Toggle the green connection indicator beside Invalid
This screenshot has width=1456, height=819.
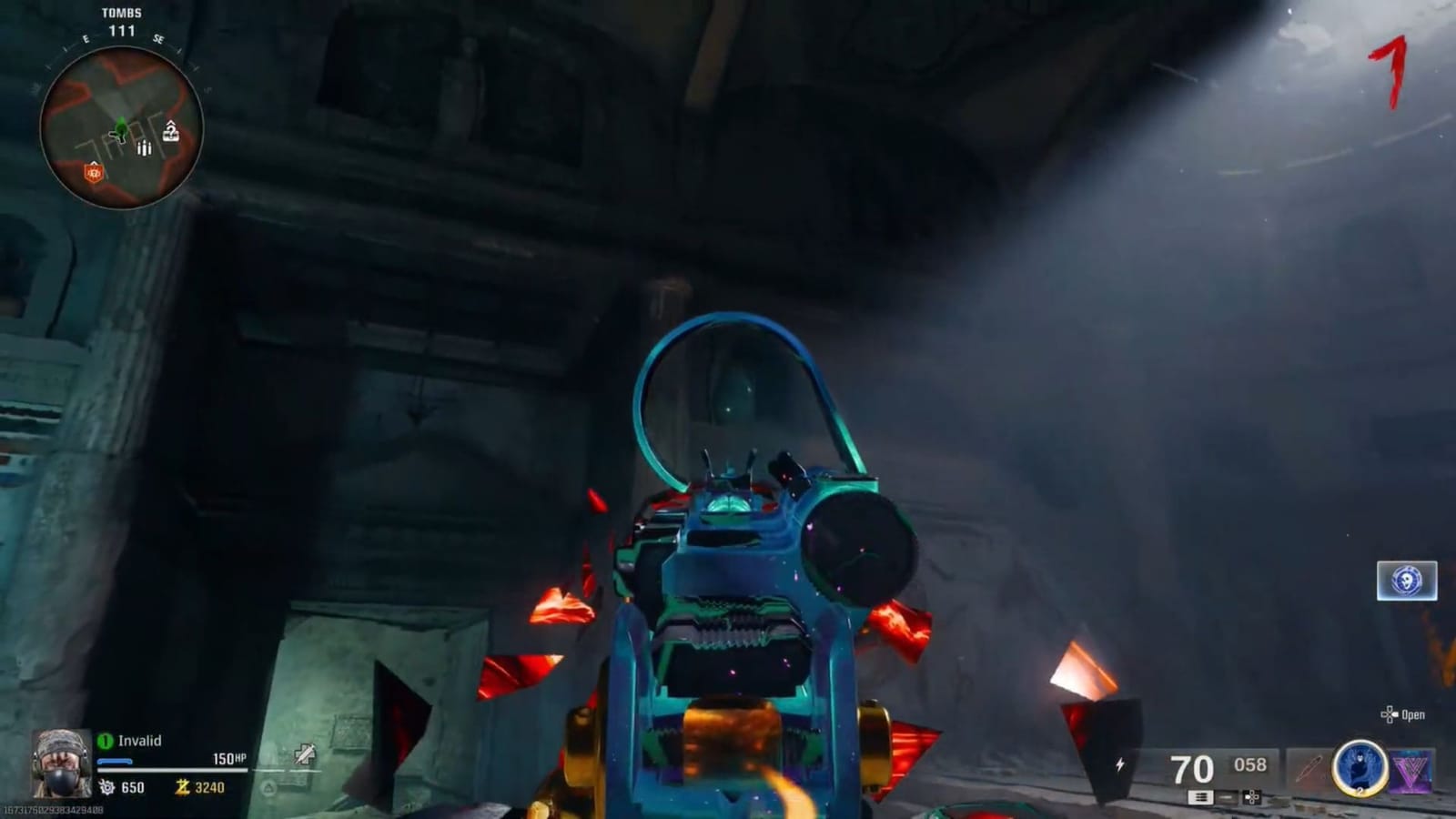click(104, 741)
